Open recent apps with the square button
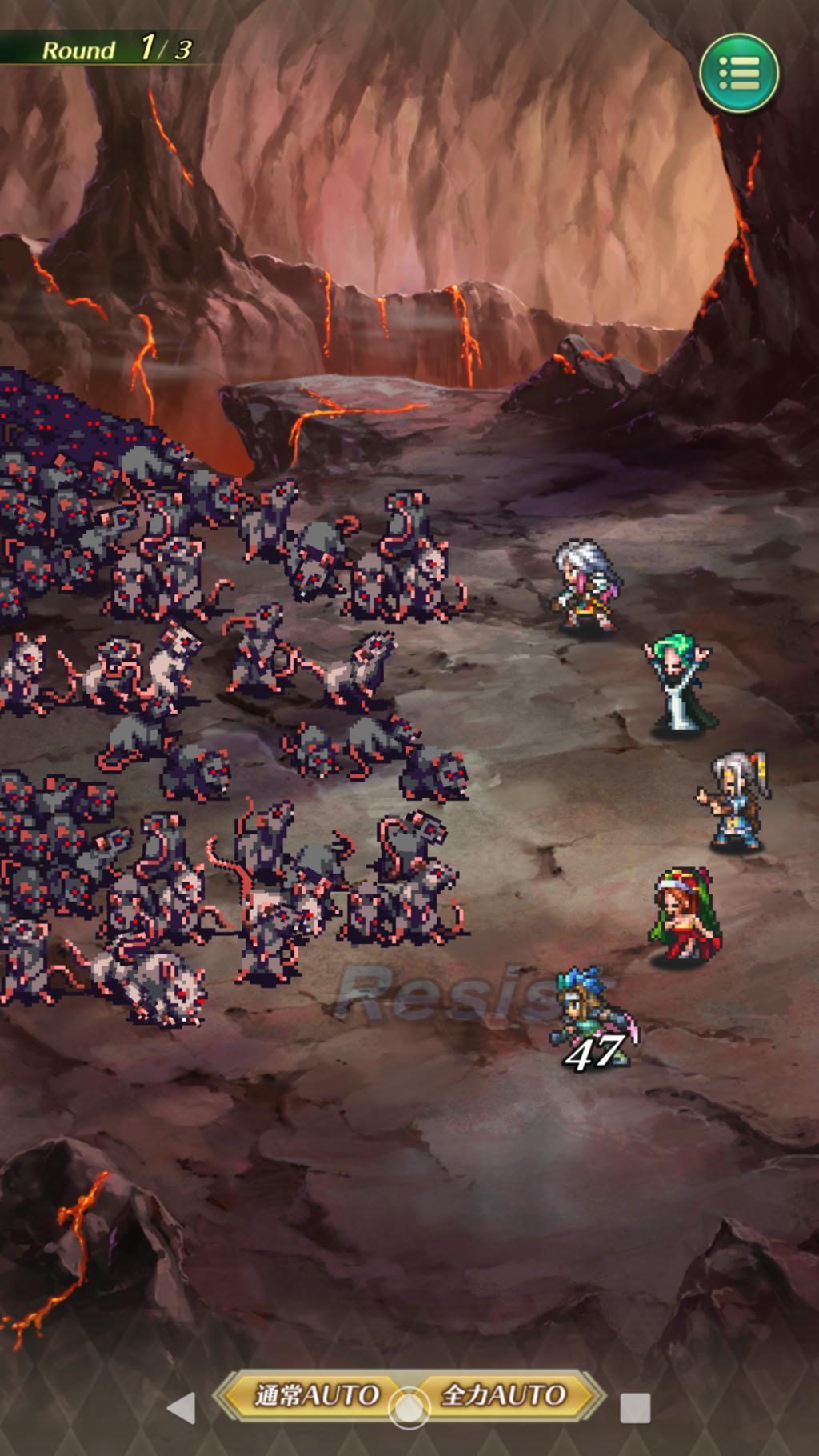Screen dimensions: 819x1456 [x=635, y=1408]
